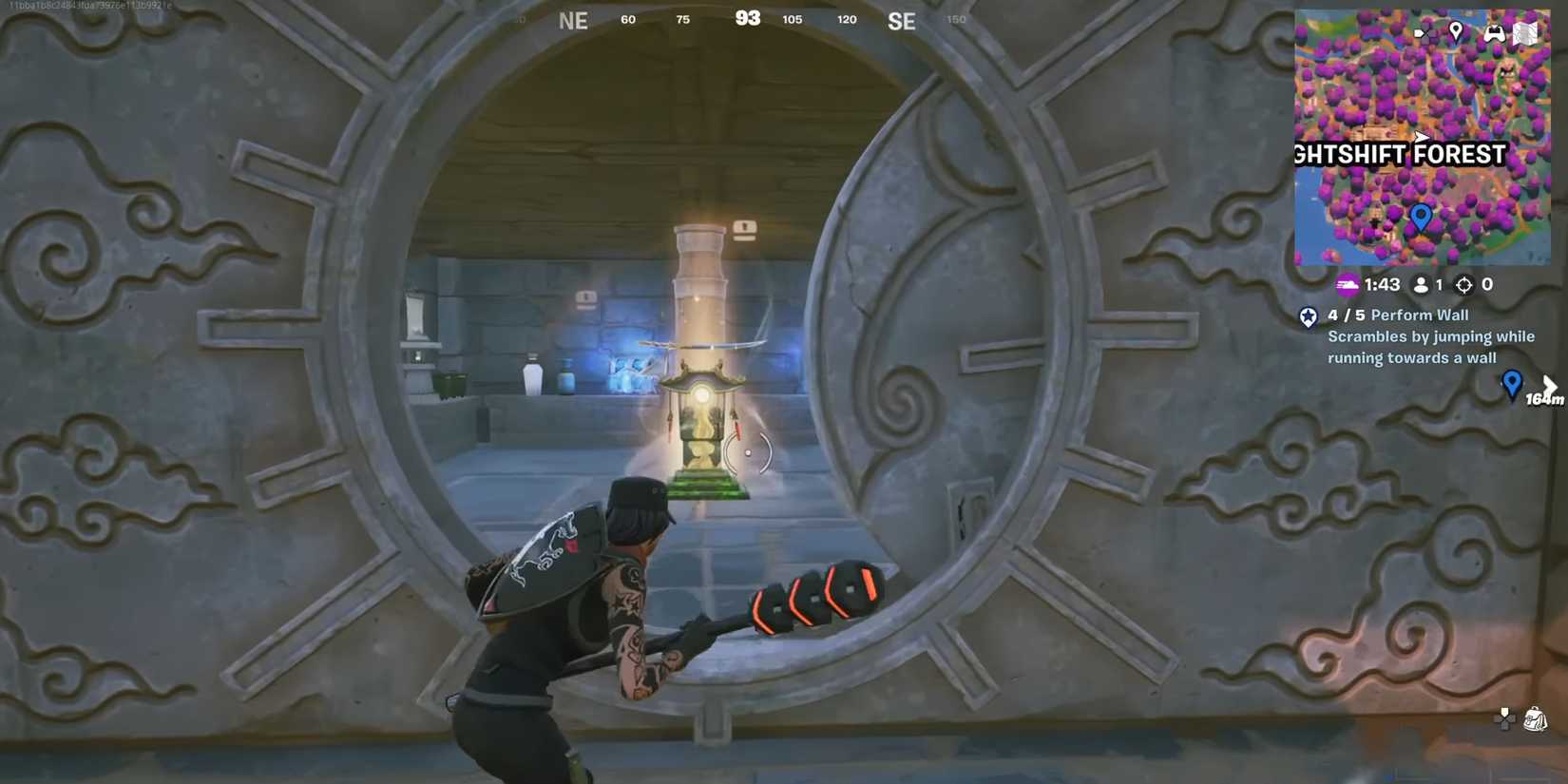This screenshot has height=784, width=1568.
Task: Click the controller input icon above the minimap
Action: point(1496,32)
